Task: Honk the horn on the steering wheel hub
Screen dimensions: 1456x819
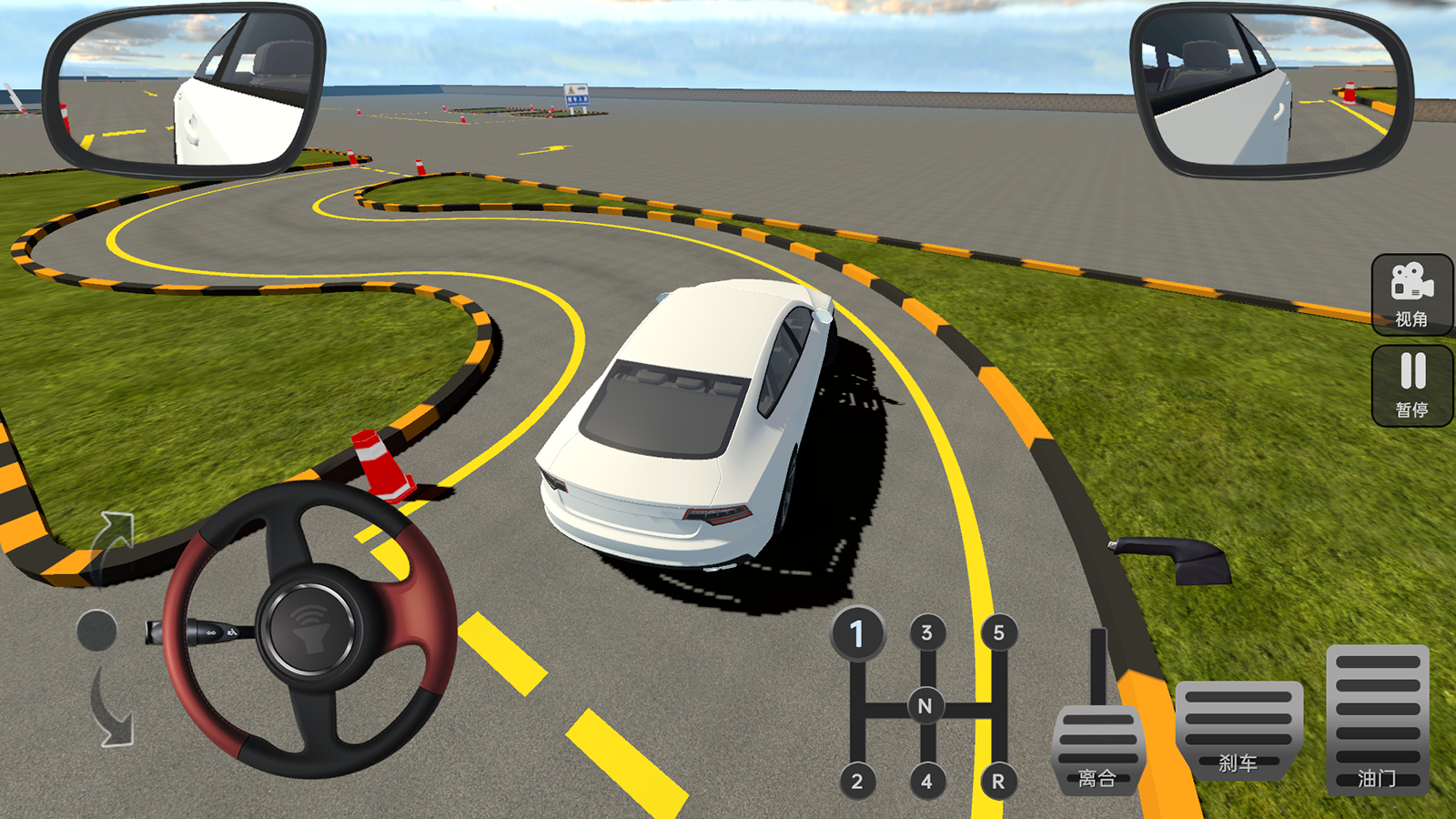Action: point(309,628)
